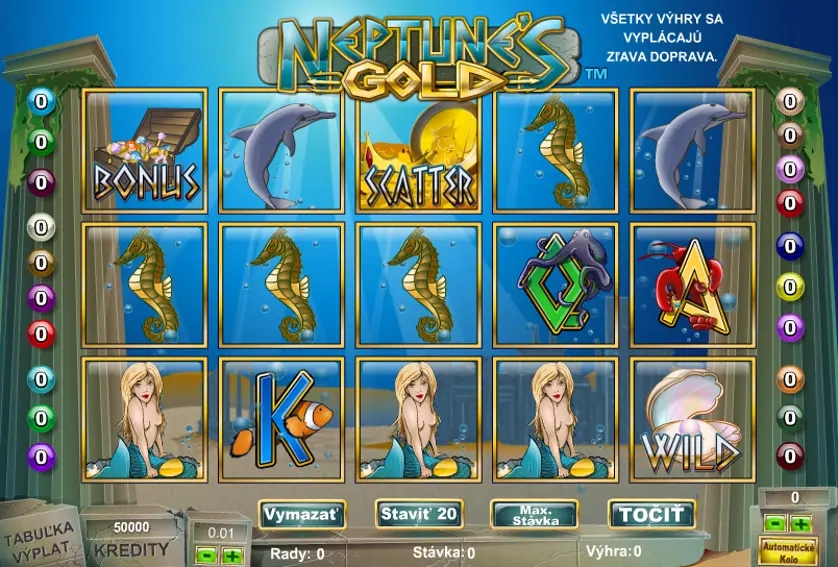Screen dimensions: 838x567
Task: Lower the auto-spin count above Automatické Kolo
Action: tap(775, 523)
